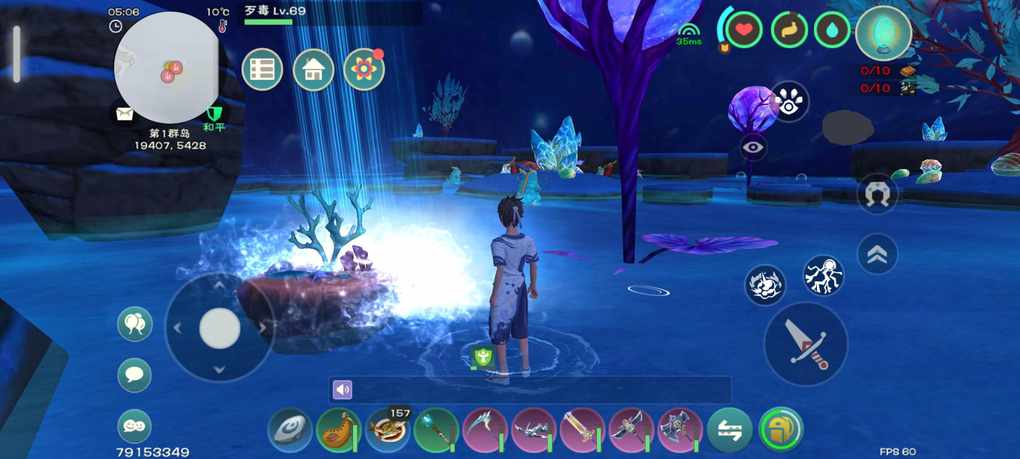1020x459 pixels.
Task: Tap the house home button
Action: [313, 69]
